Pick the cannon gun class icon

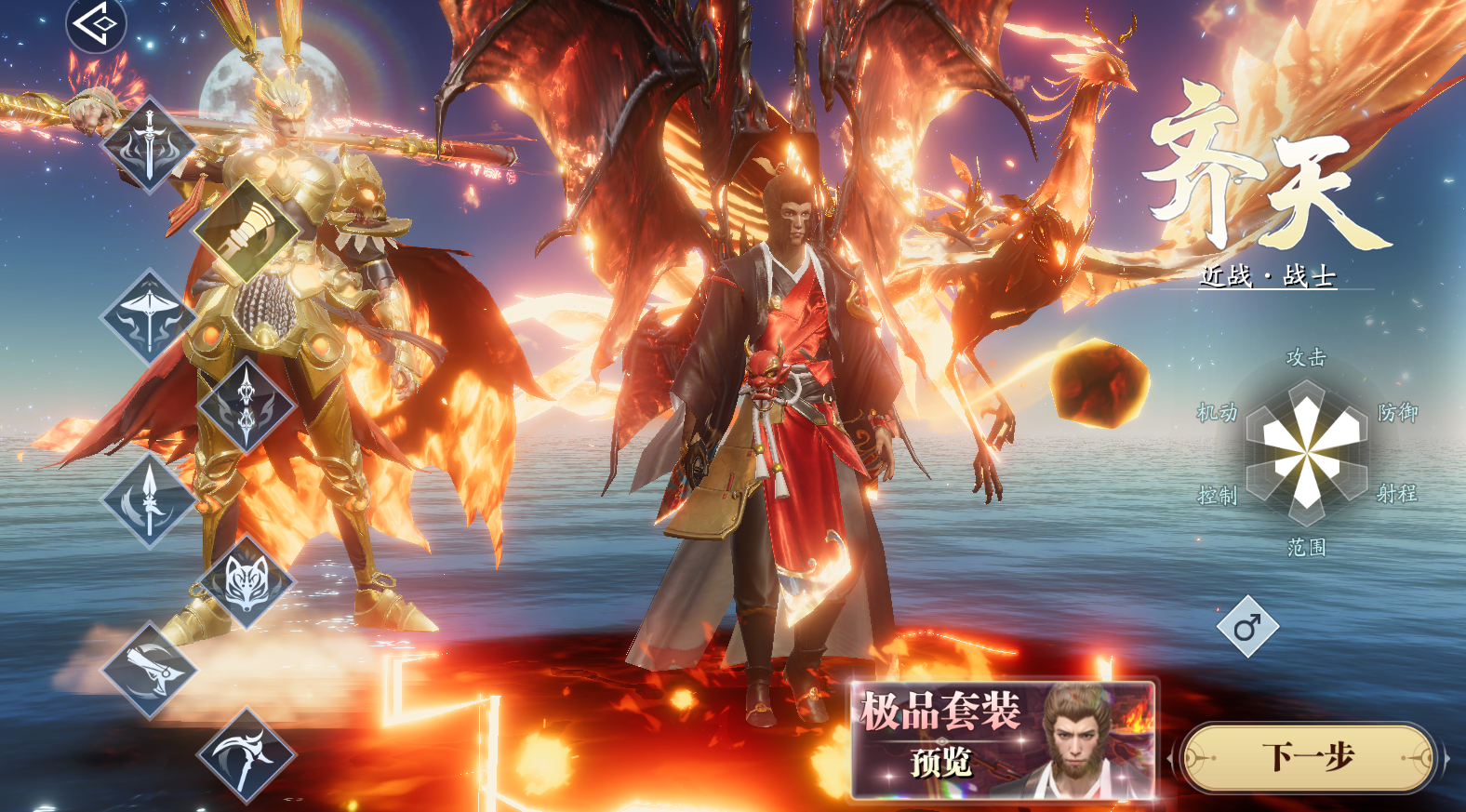coord(149,669)
